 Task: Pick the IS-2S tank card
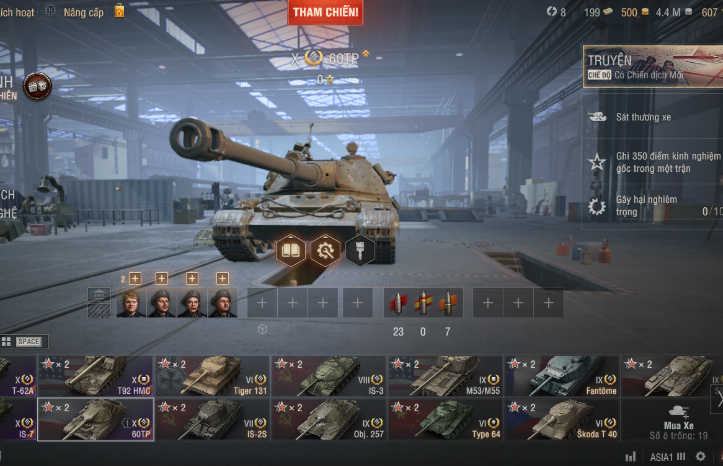pyautogui.click(x=212, y=419)
